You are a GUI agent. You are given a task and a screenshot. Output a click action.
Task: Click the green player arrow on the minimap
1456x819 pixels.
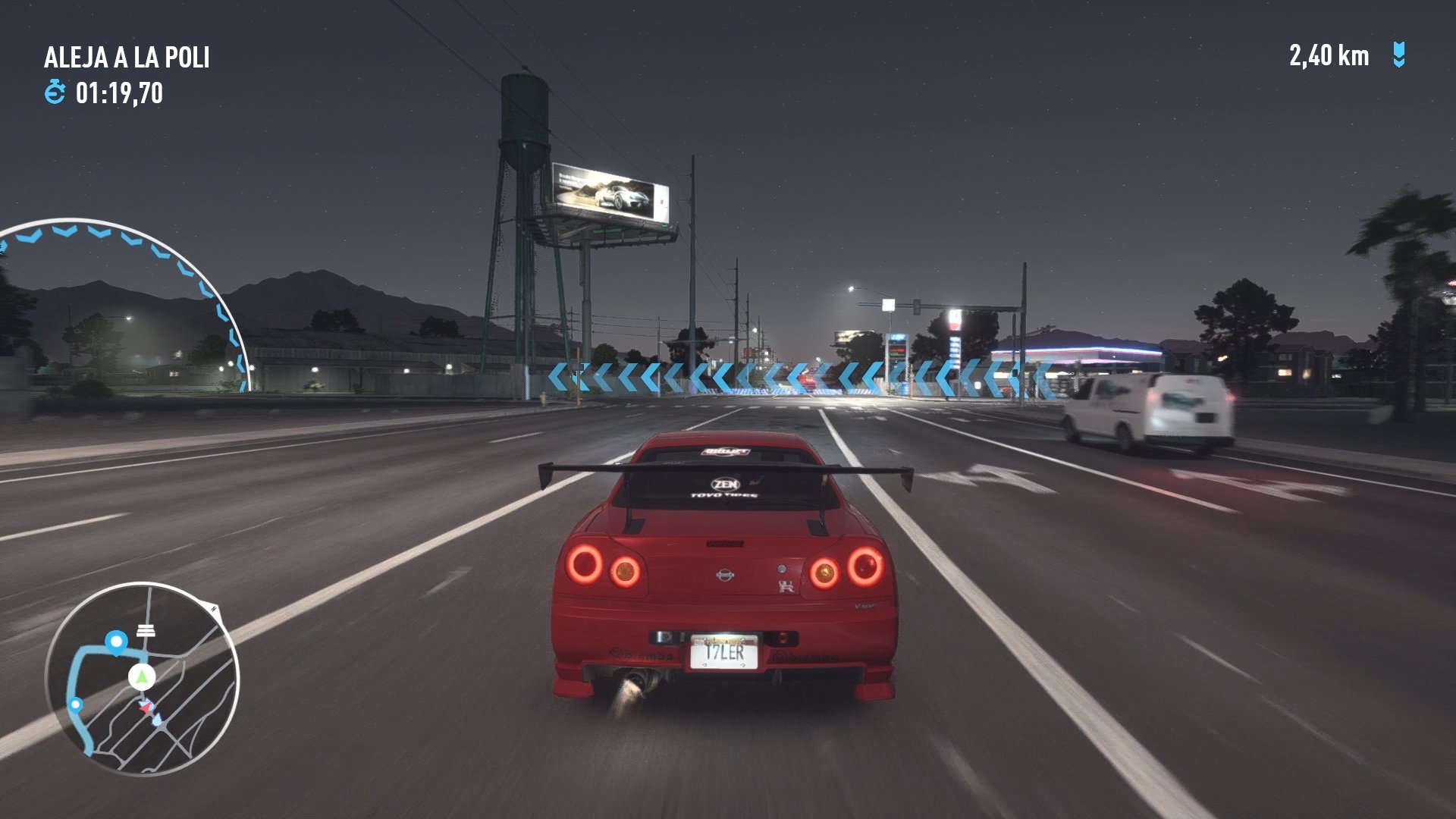(x=141, y=676)
